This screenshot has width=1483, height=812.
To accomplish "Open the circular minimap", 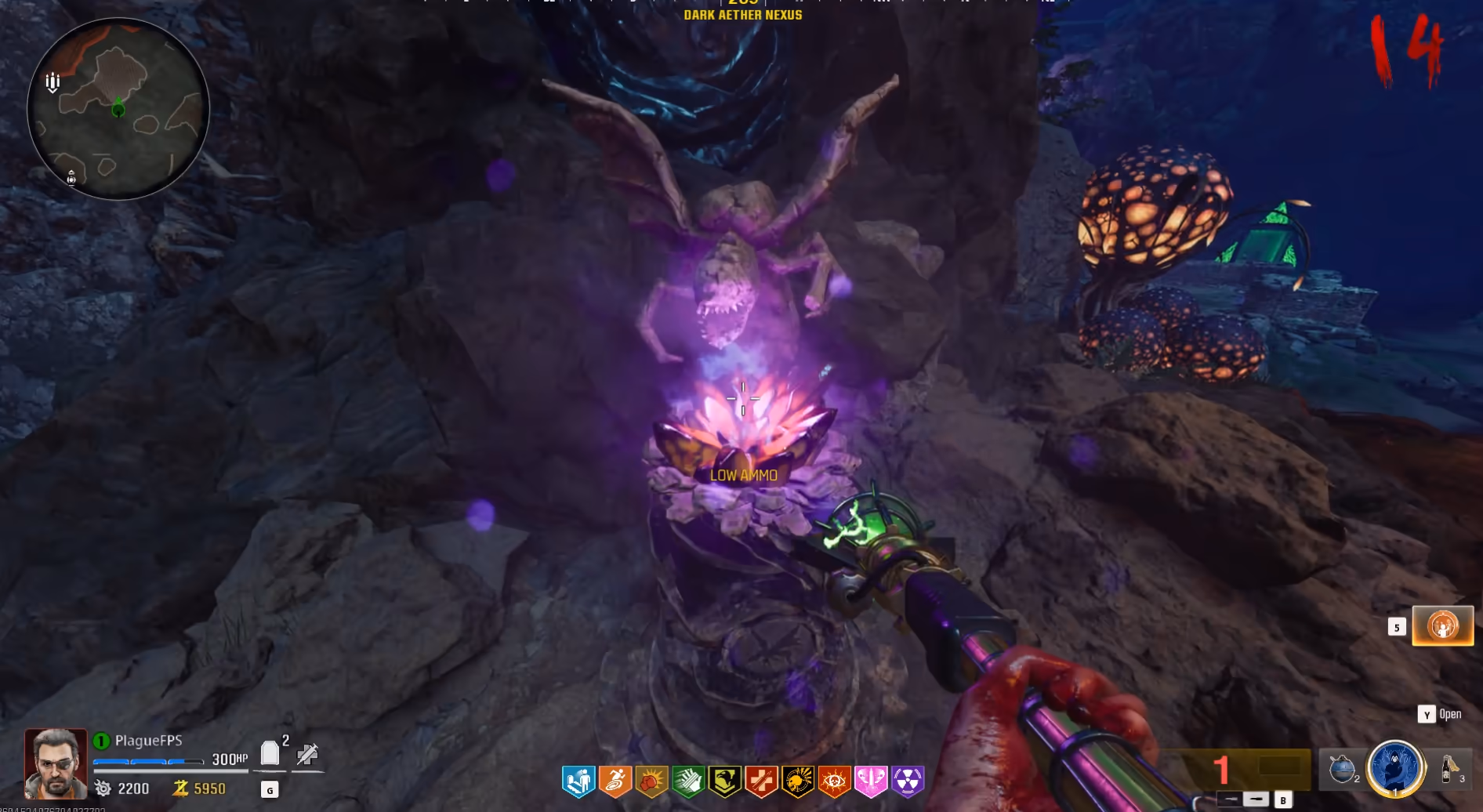I will (118, 109).
